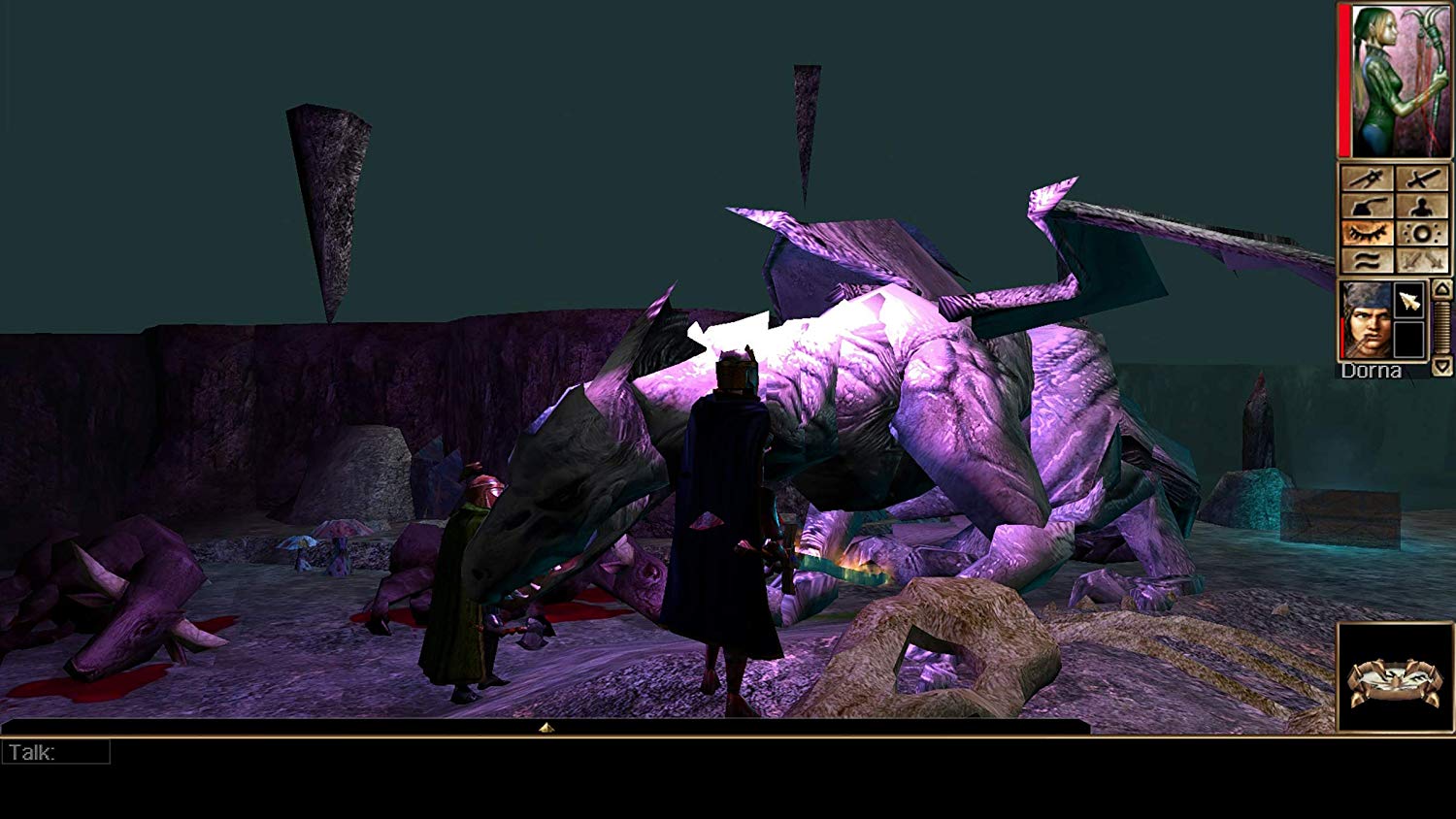Click the standing figure character icon
The height and width of the screenshot is (819, 1456).
(x=1422, y=206)
